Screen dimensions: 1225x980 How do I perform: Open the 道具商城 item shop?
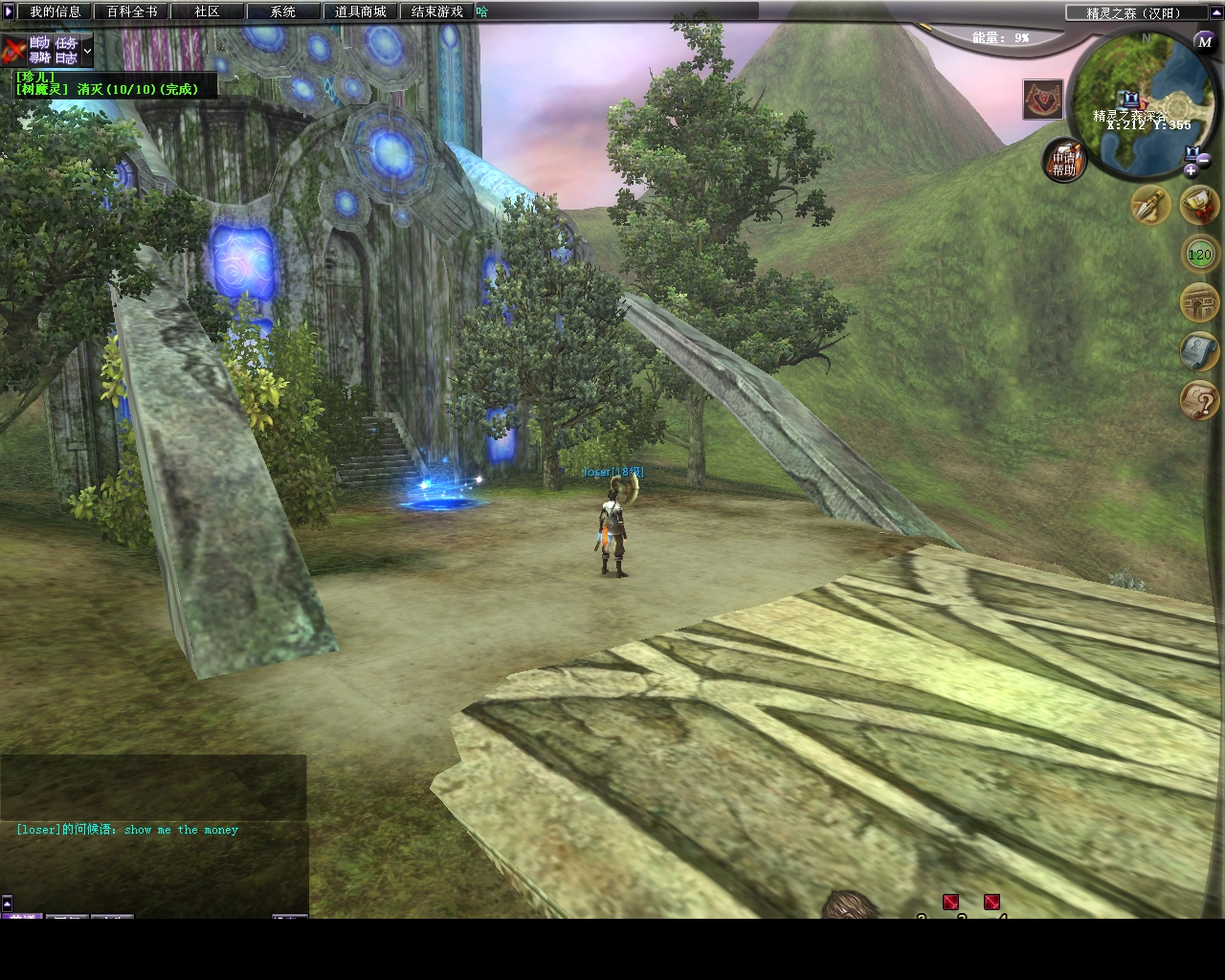pos(360,11)
